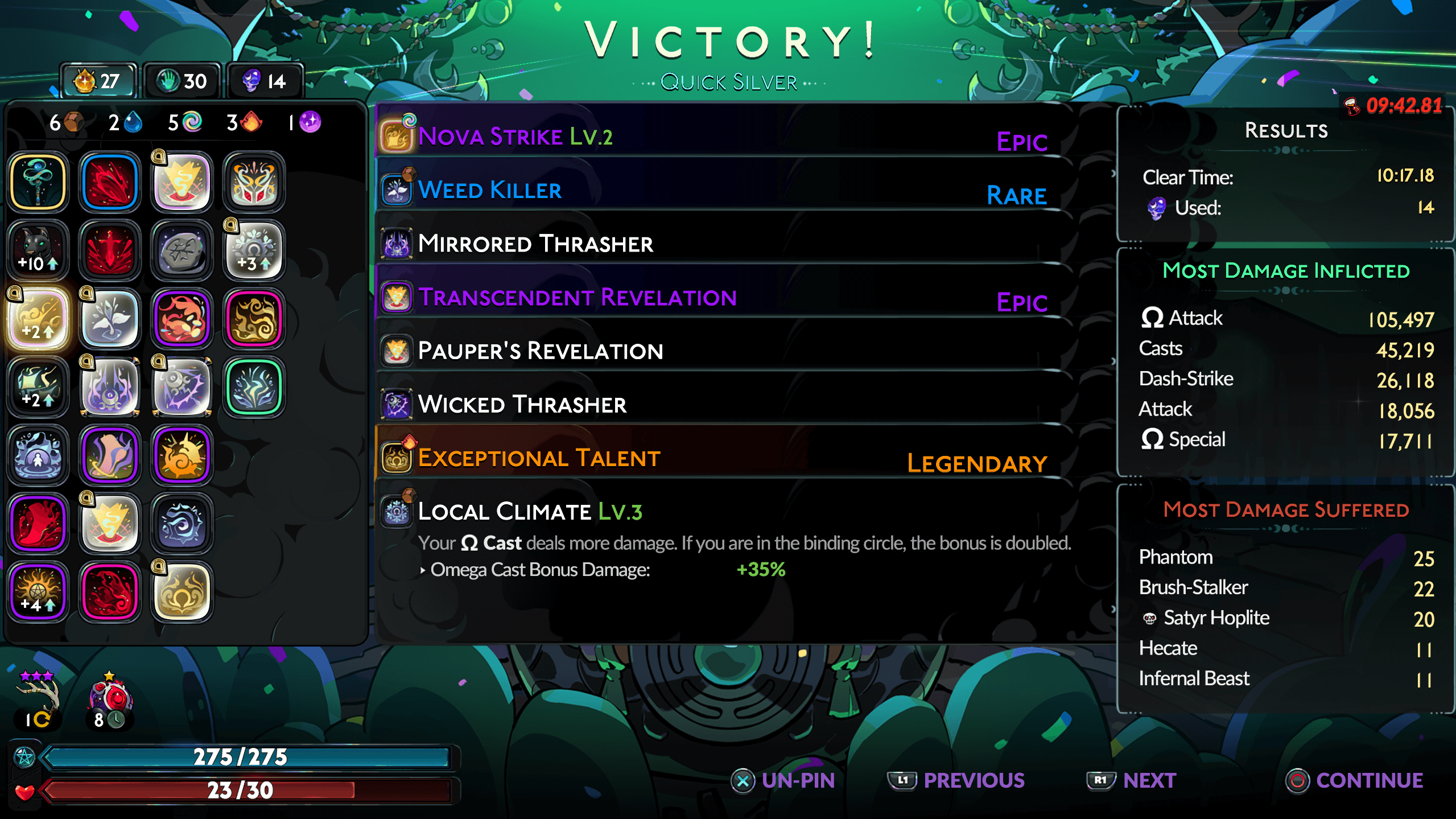The height and width of the screenshot is (819, 1456).
Task: Select the Nova Strike boon icon
Action: [397, 135]
